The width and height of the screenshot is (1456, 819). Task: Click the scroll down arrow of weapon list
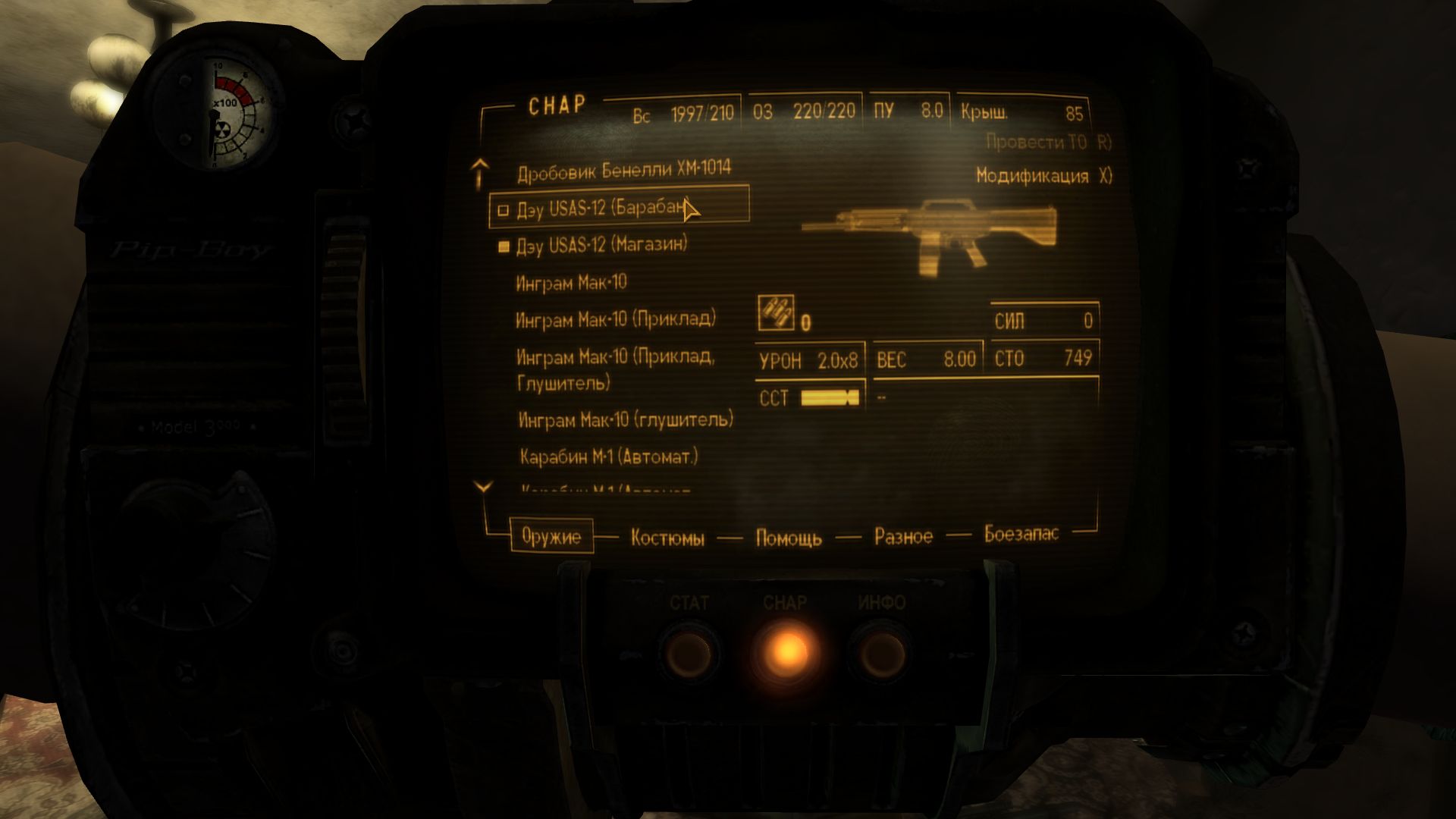point(483,488)
